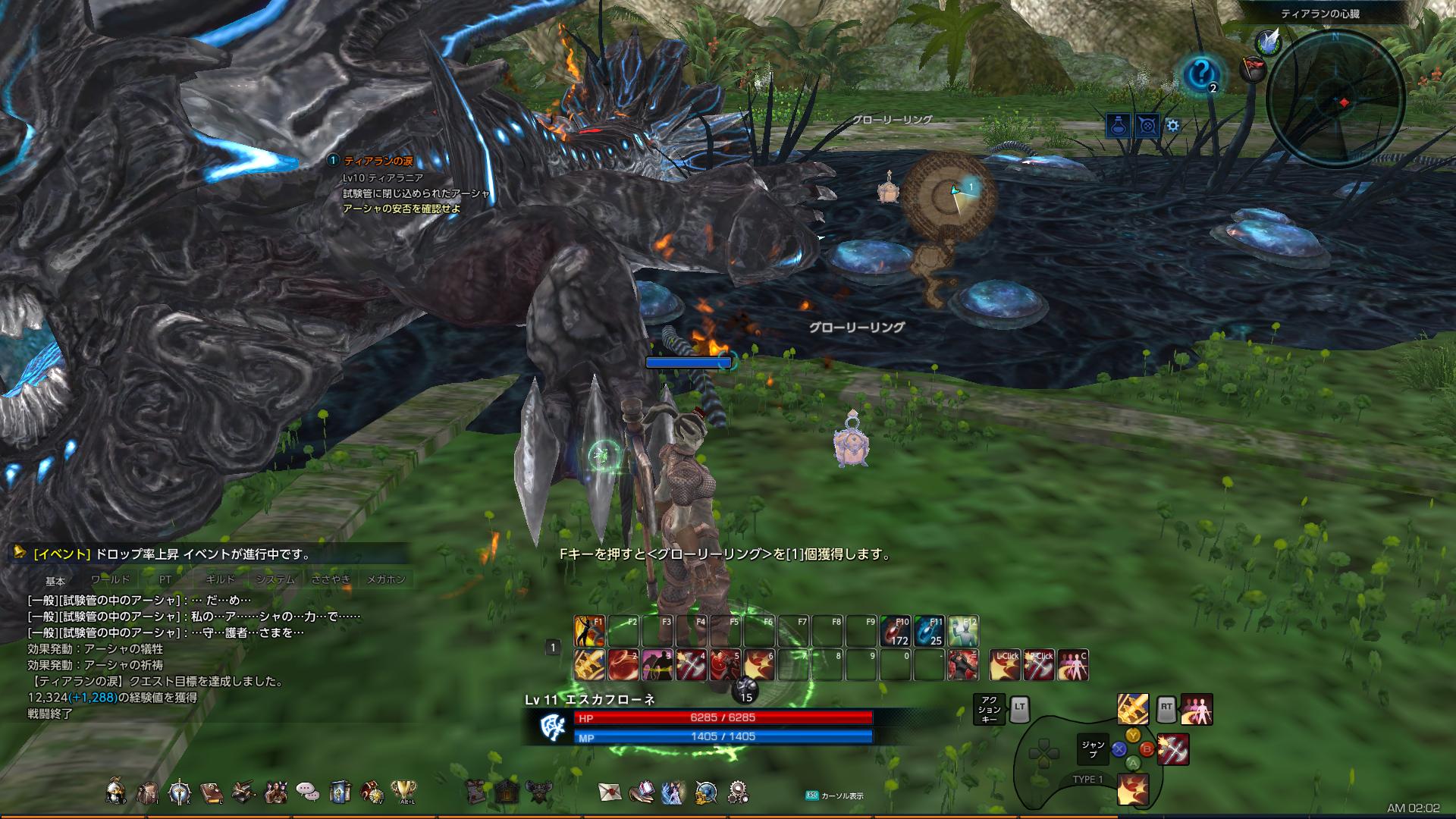Viewport: 1456px width, 819px height.
Task: Expand the chat channel options on メガホン
Action: [387, 578]
